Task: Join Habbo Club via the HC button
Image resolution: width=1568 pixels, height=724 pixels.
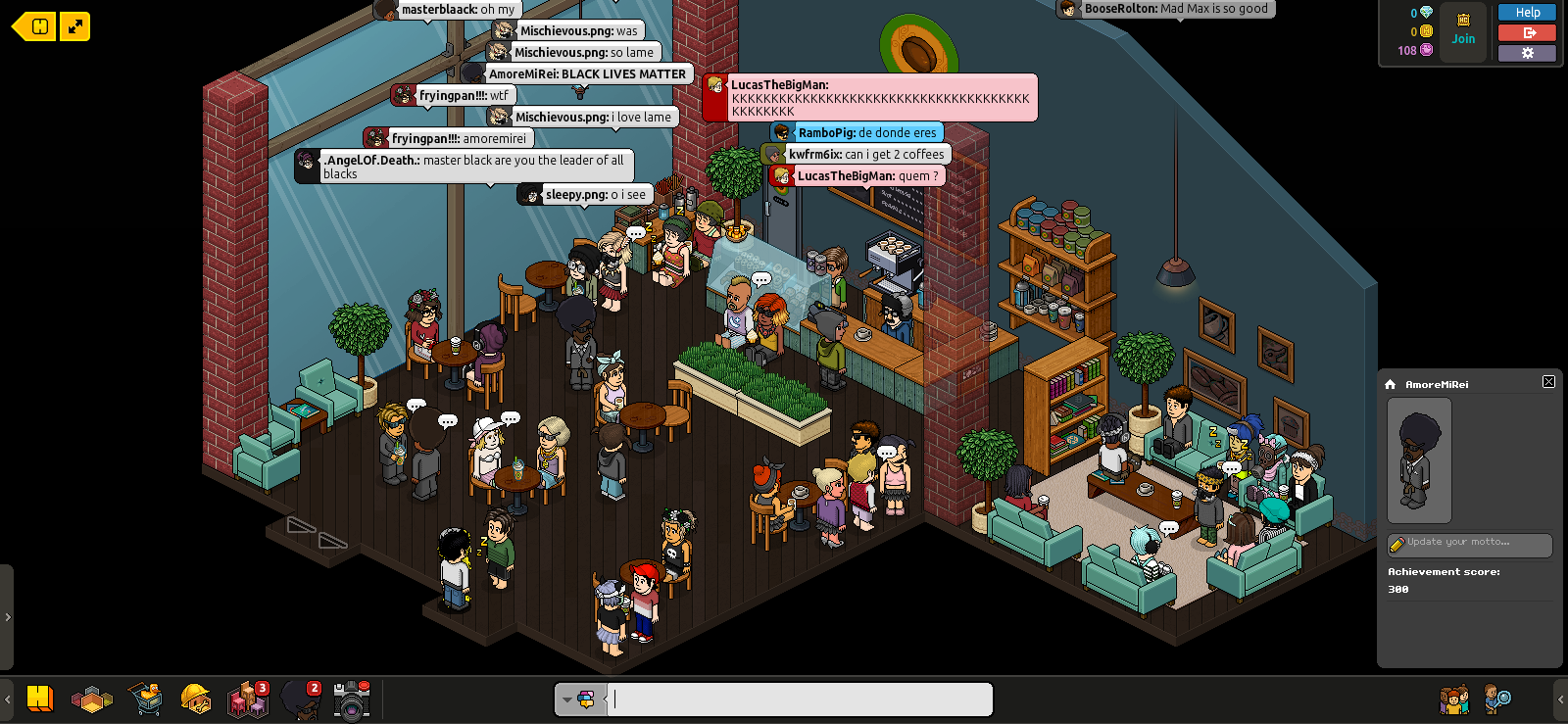Action: pyautogui.click(x=1463, y=30)
